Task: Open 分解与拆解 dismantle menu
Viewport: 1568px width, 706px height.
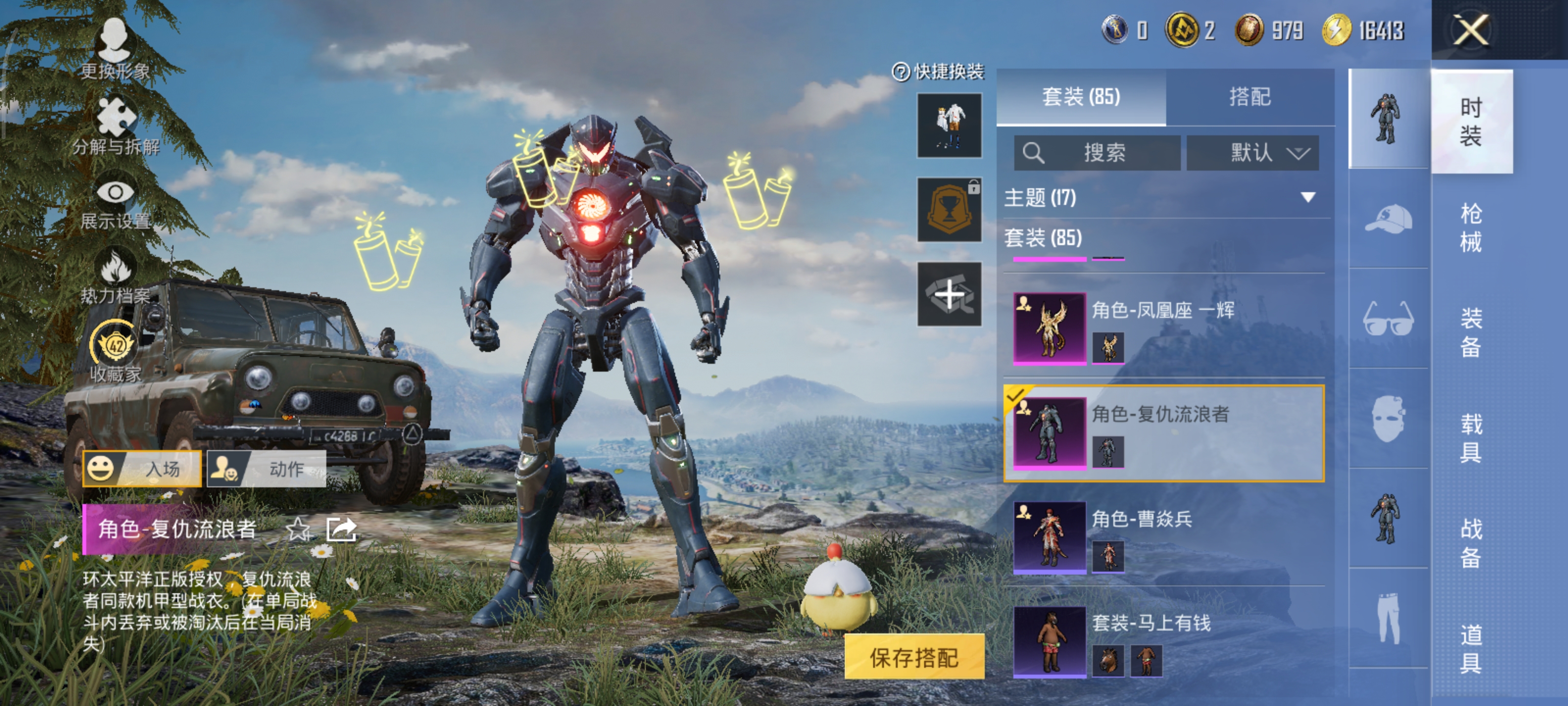Action: click(x=116, y=126)
